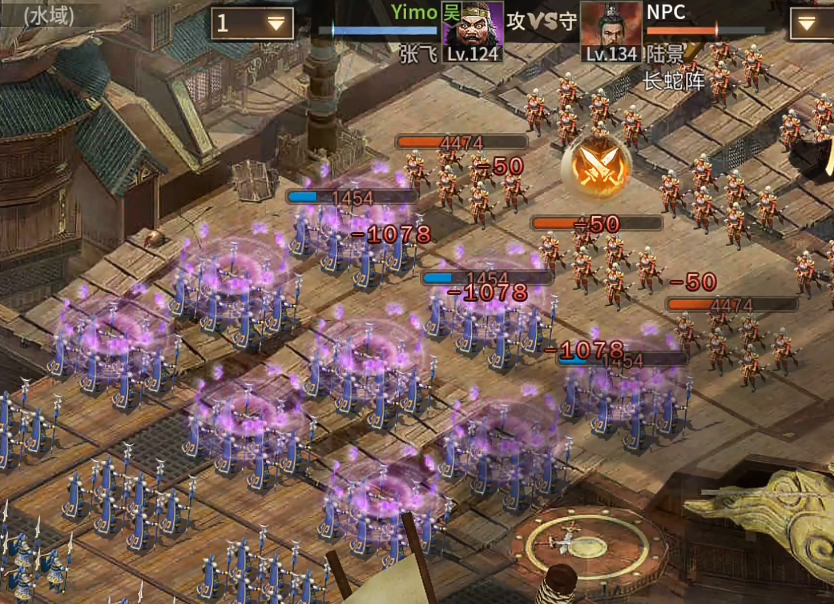Activate the crossed swords battle icon

pos(596,167)
